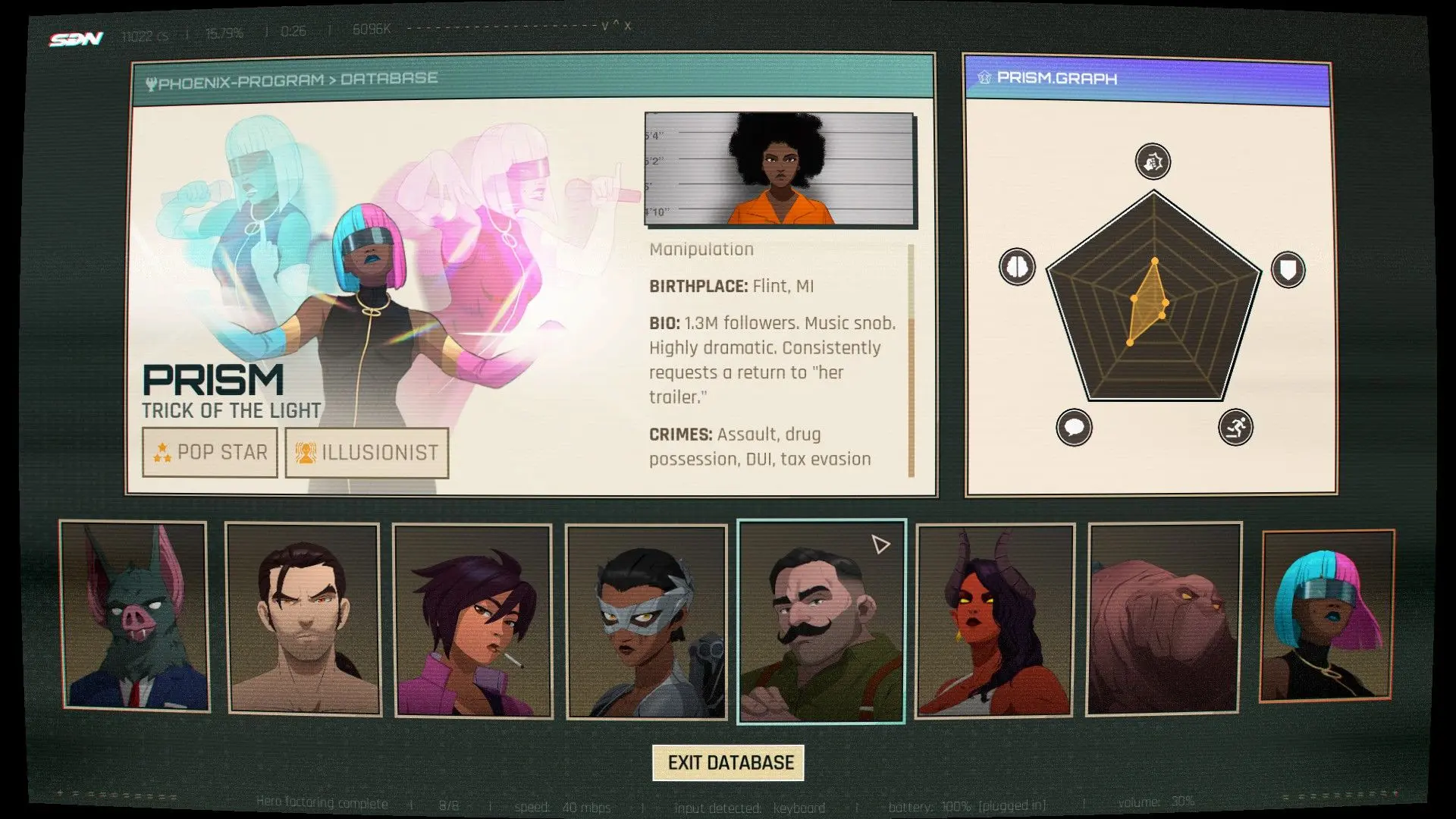Click Prism's orange jumpsuit mugshot photo
Image resolution: width=1456 pixels, height=819 pixels.
pyautogui.click(x=780, y=168)
